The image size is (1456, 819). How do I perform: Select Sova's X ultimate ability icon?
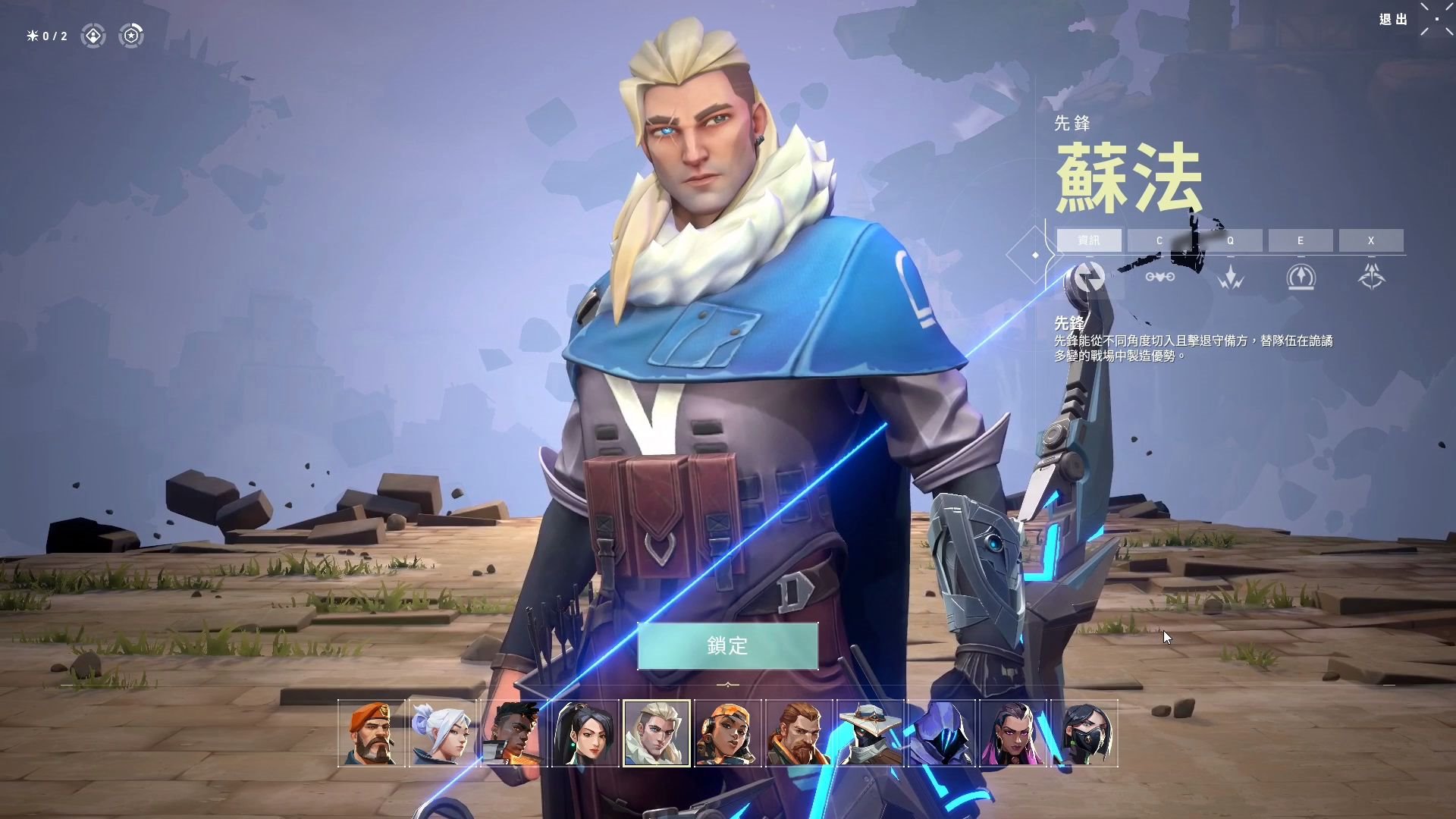point(1371,276)
